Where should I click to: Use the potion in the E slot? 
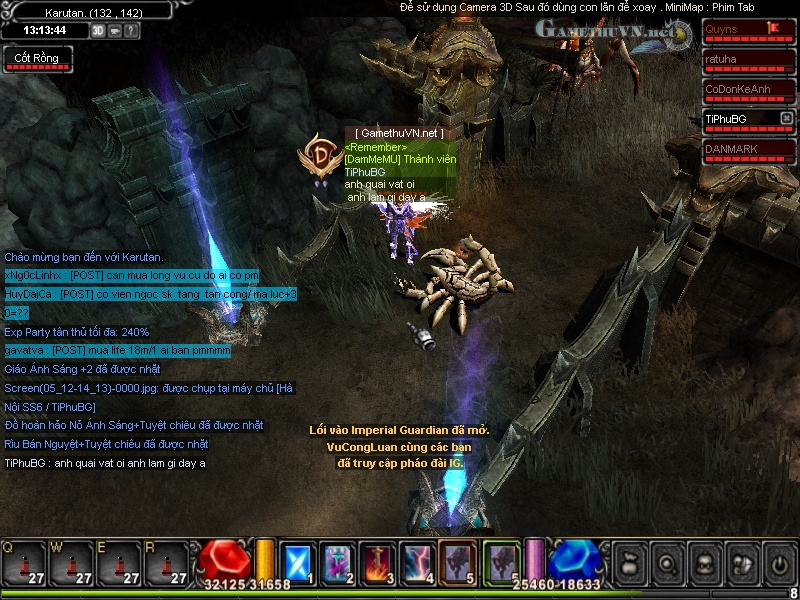pos(120,563)
